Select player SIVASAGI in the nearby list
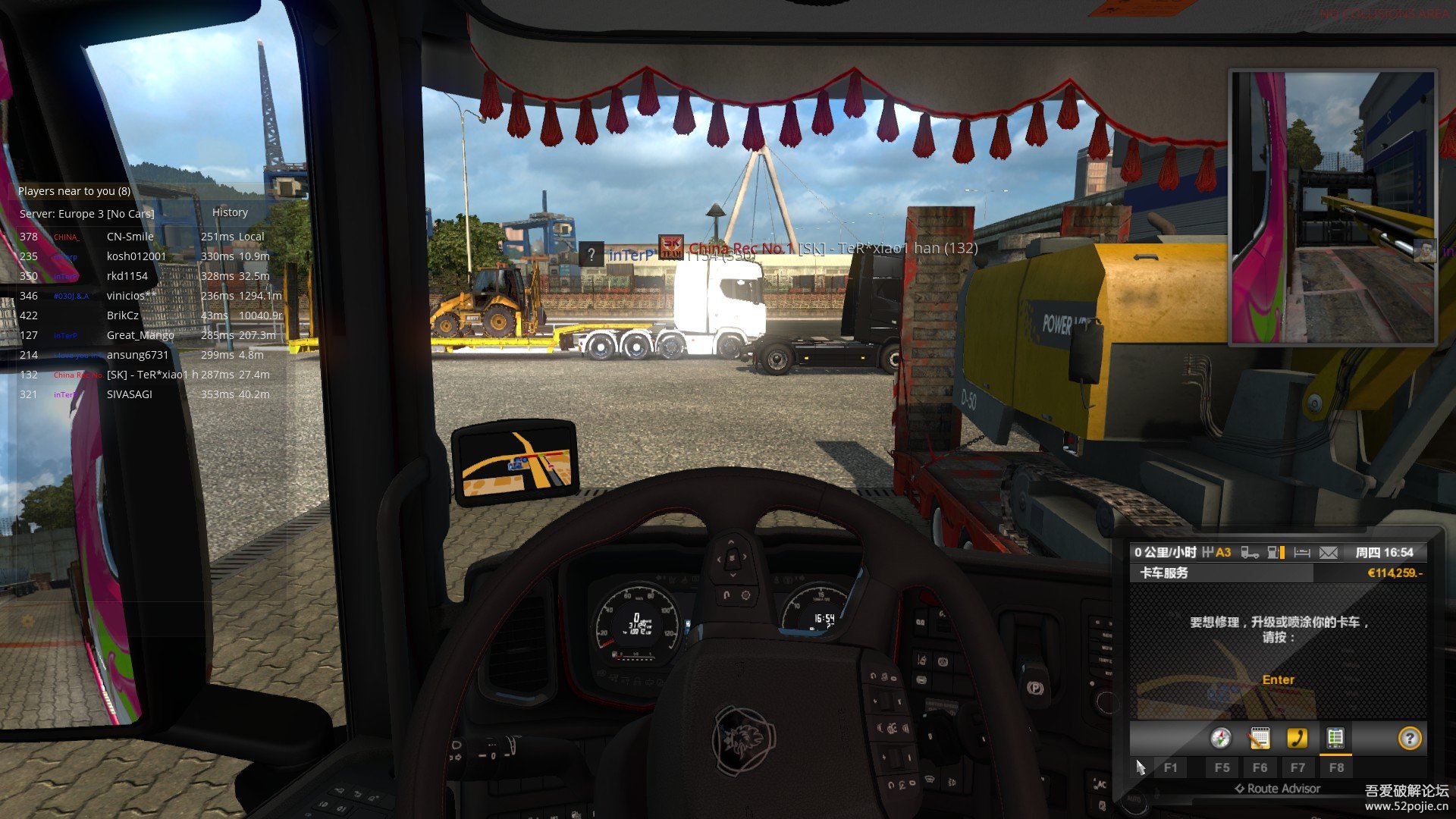Screen dimensions: 1456x819 130,394
